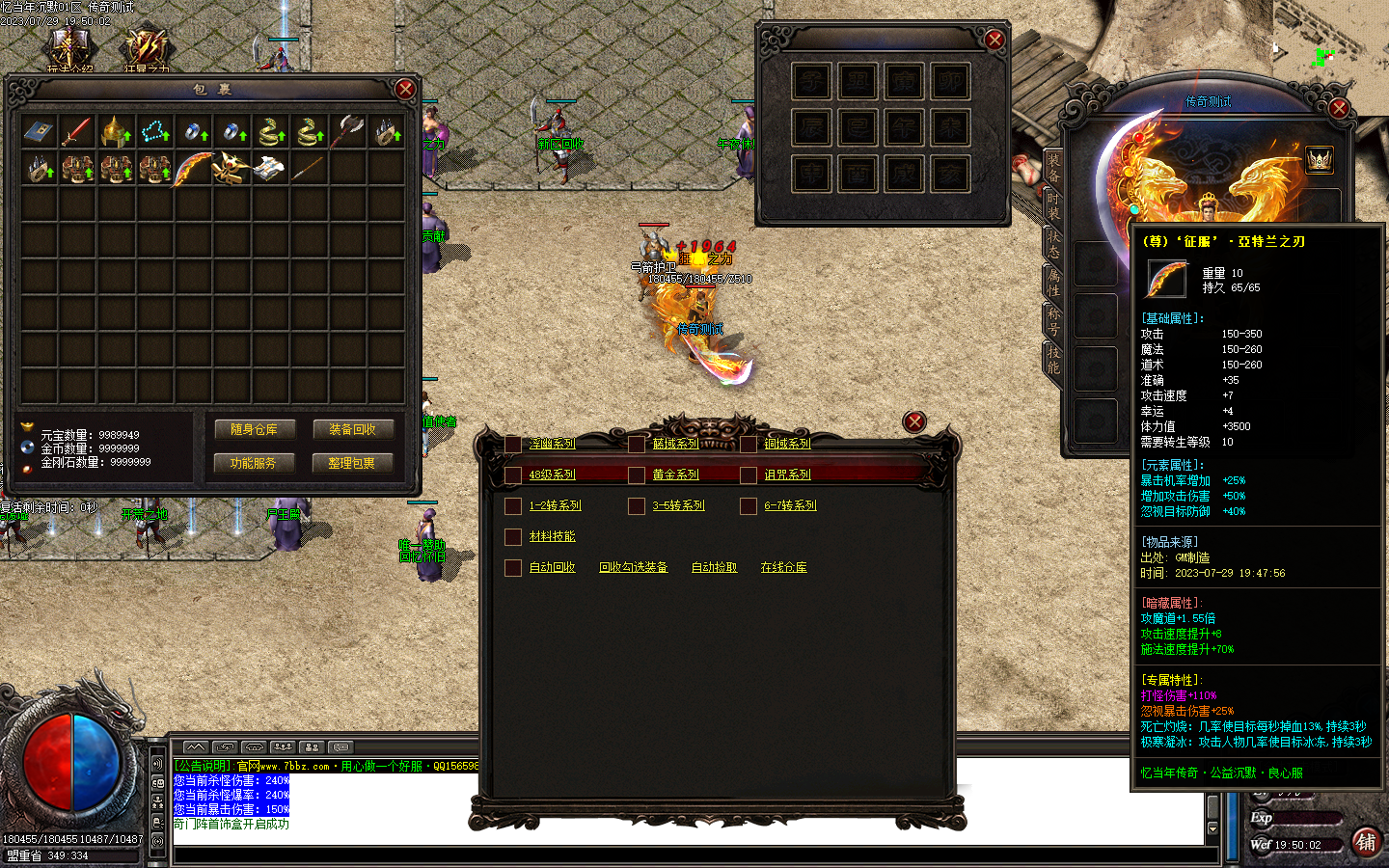Select the golden helmet item in the bag grid
Image resolution: width=1389 pixels, height=868 pixels.
117,132
